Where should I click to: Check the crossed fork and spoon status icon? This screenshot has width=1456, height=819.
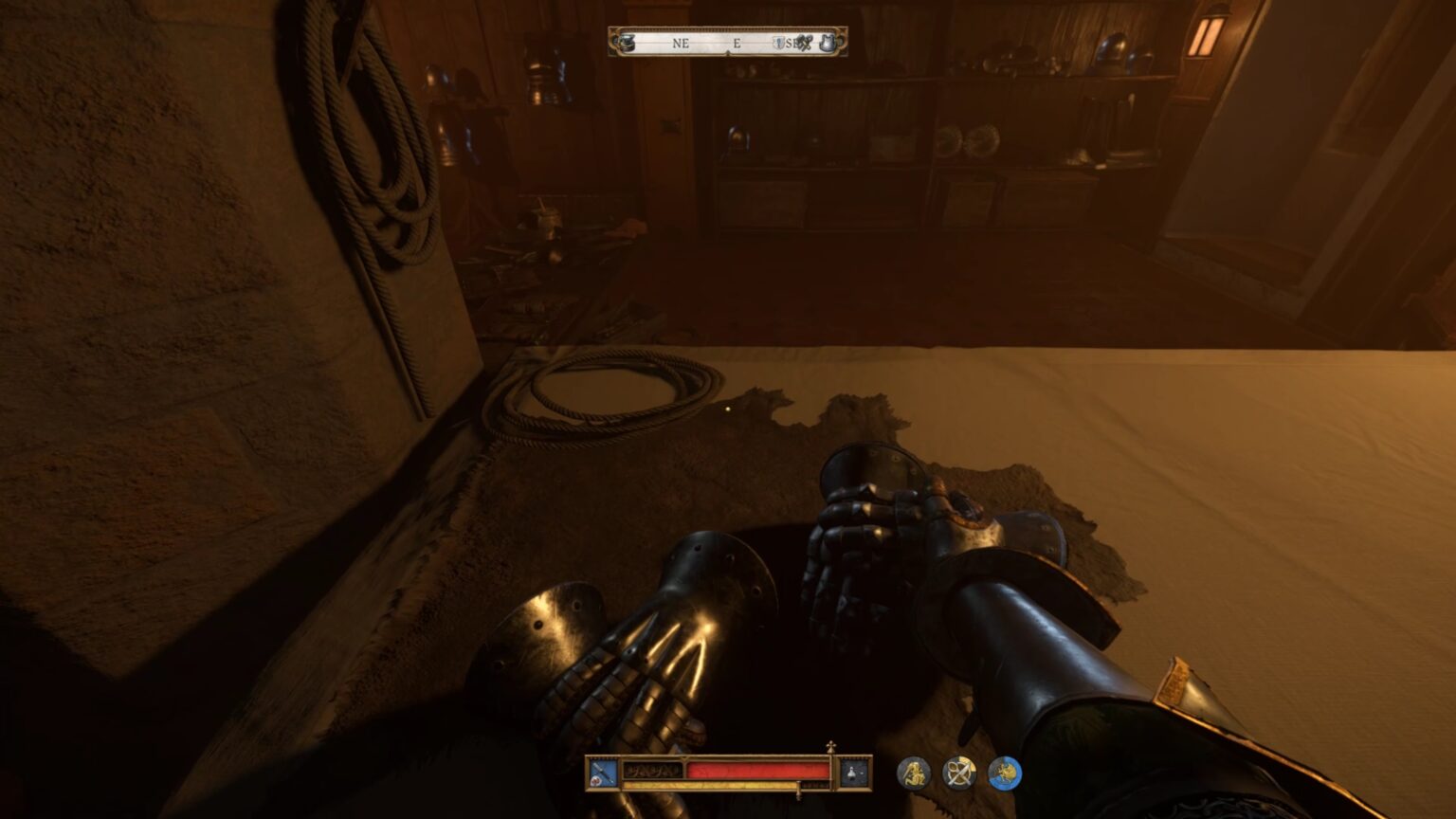click(958, 773)
